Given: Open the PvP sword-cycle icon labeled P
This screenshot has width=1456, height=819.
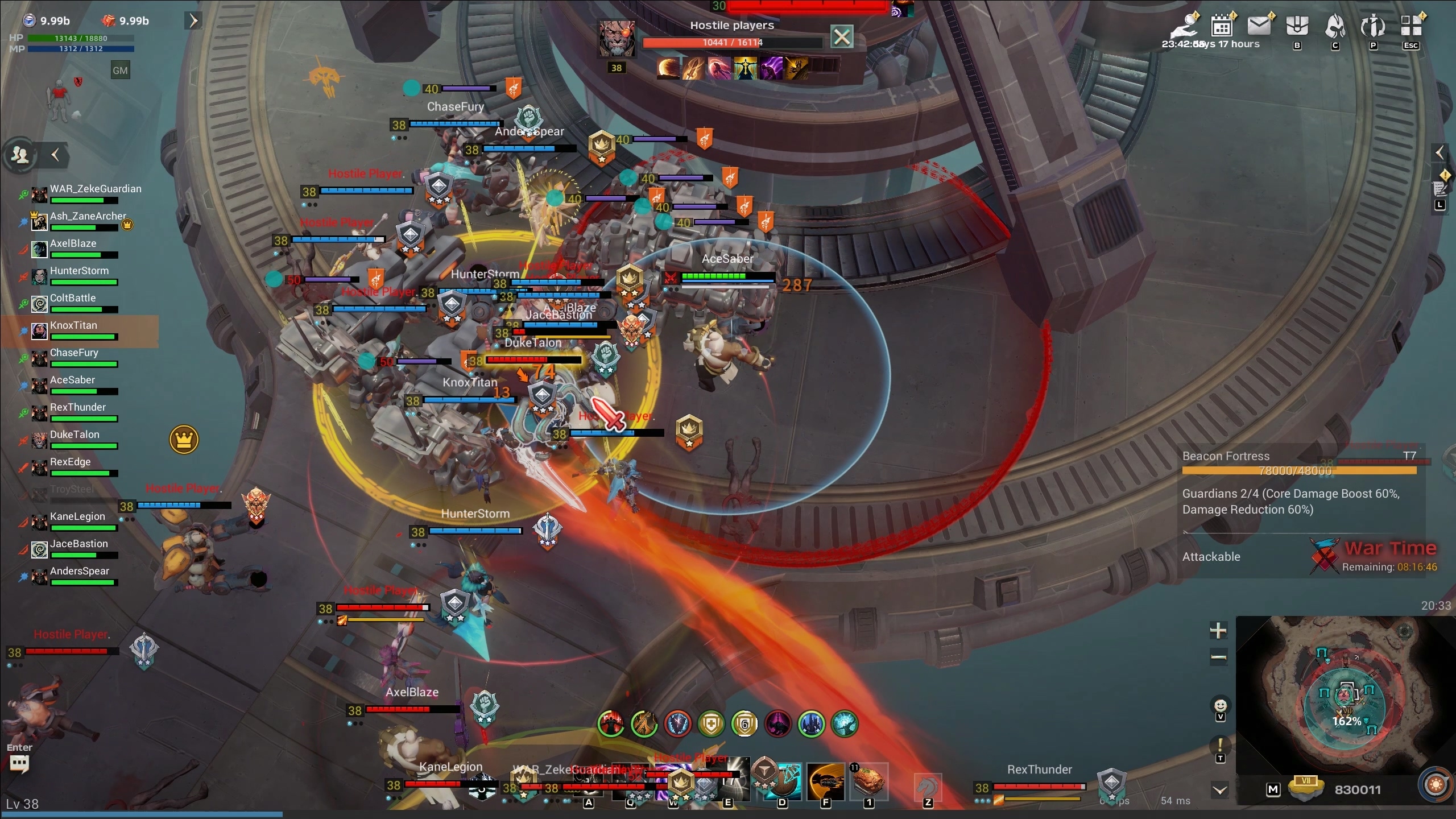Looking at the screenshot, I should [1373, 26].
